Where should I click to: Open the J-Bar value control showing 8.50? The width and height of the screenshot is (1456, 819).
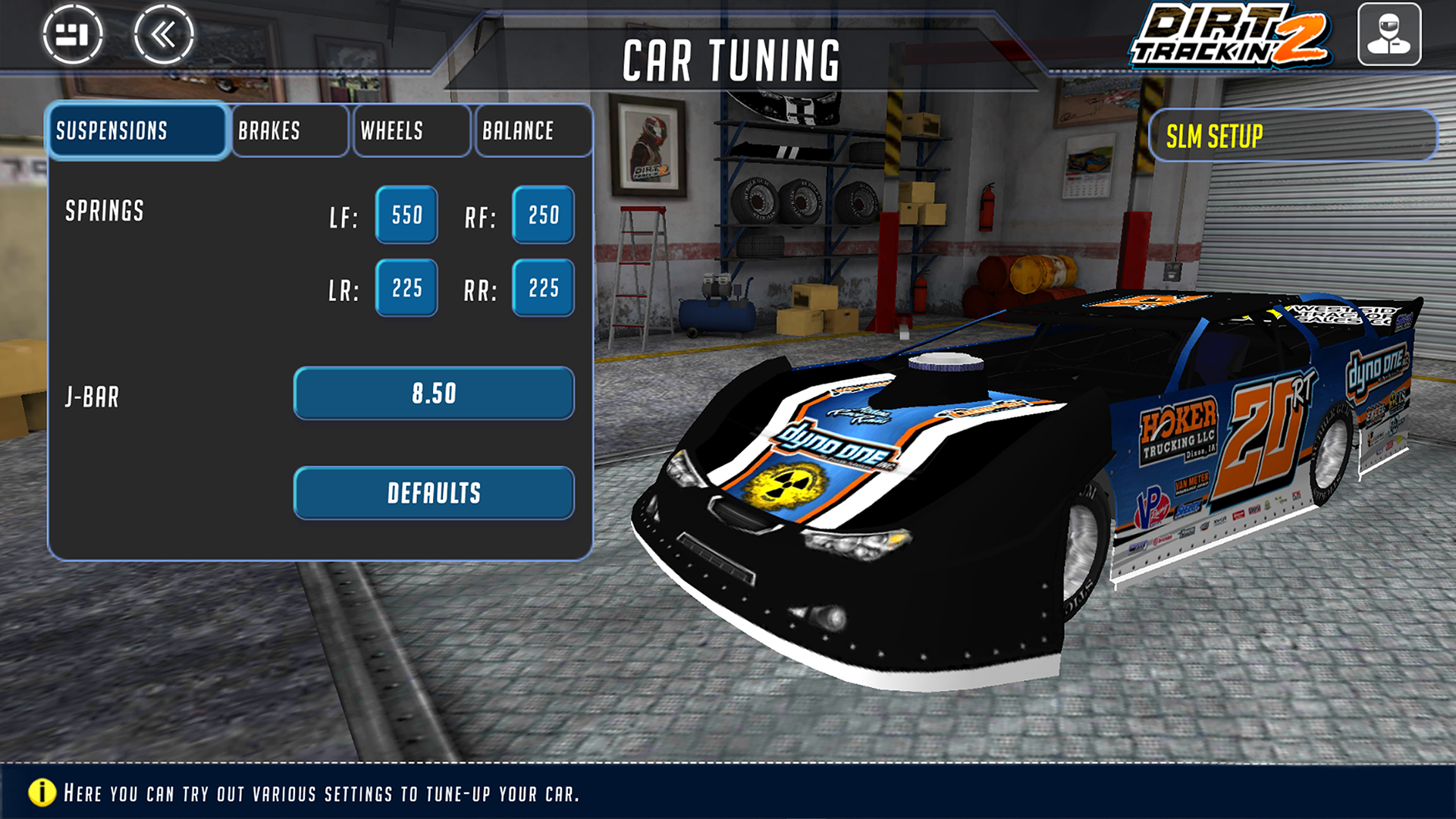433,394
